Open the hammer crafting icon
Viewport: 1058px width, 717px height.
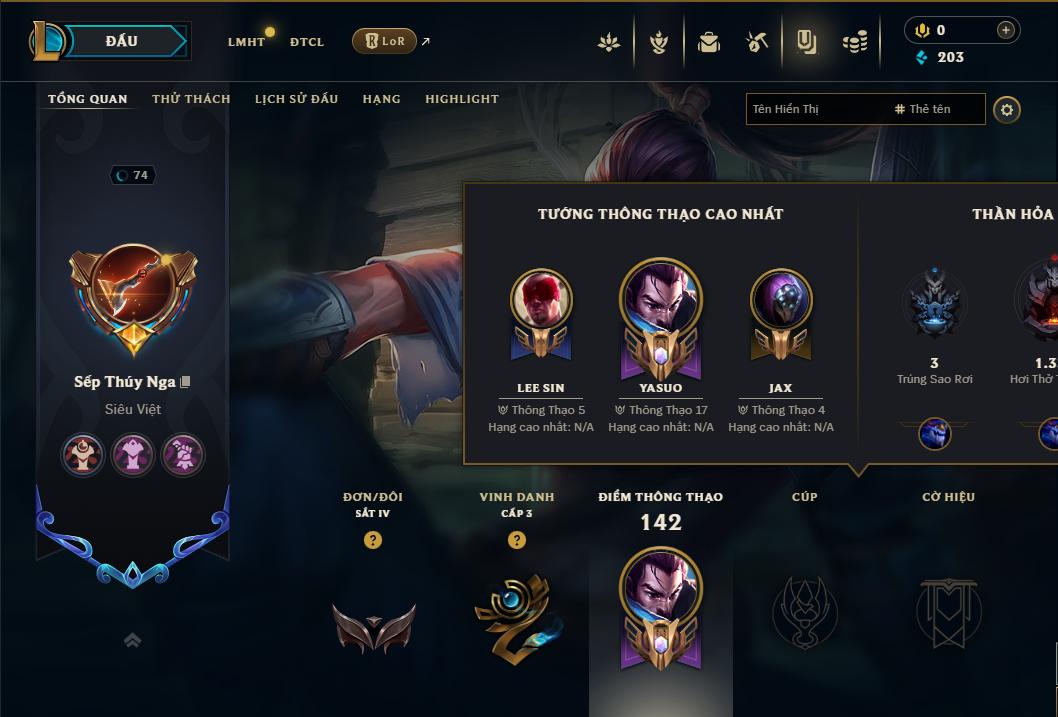[x=757, y=42]
